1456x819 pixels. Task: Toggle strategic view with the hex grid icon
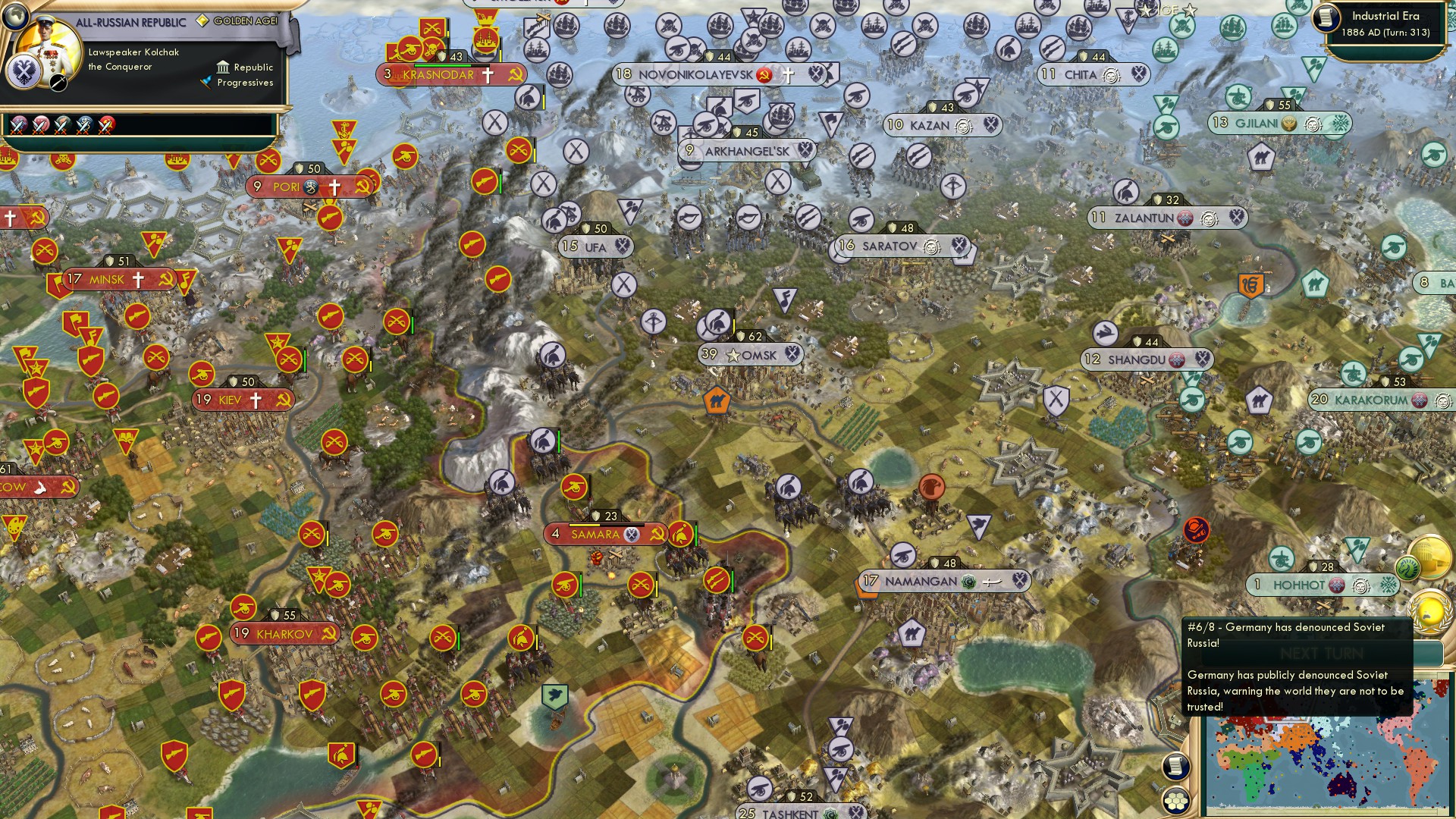tap(1175, 802)
